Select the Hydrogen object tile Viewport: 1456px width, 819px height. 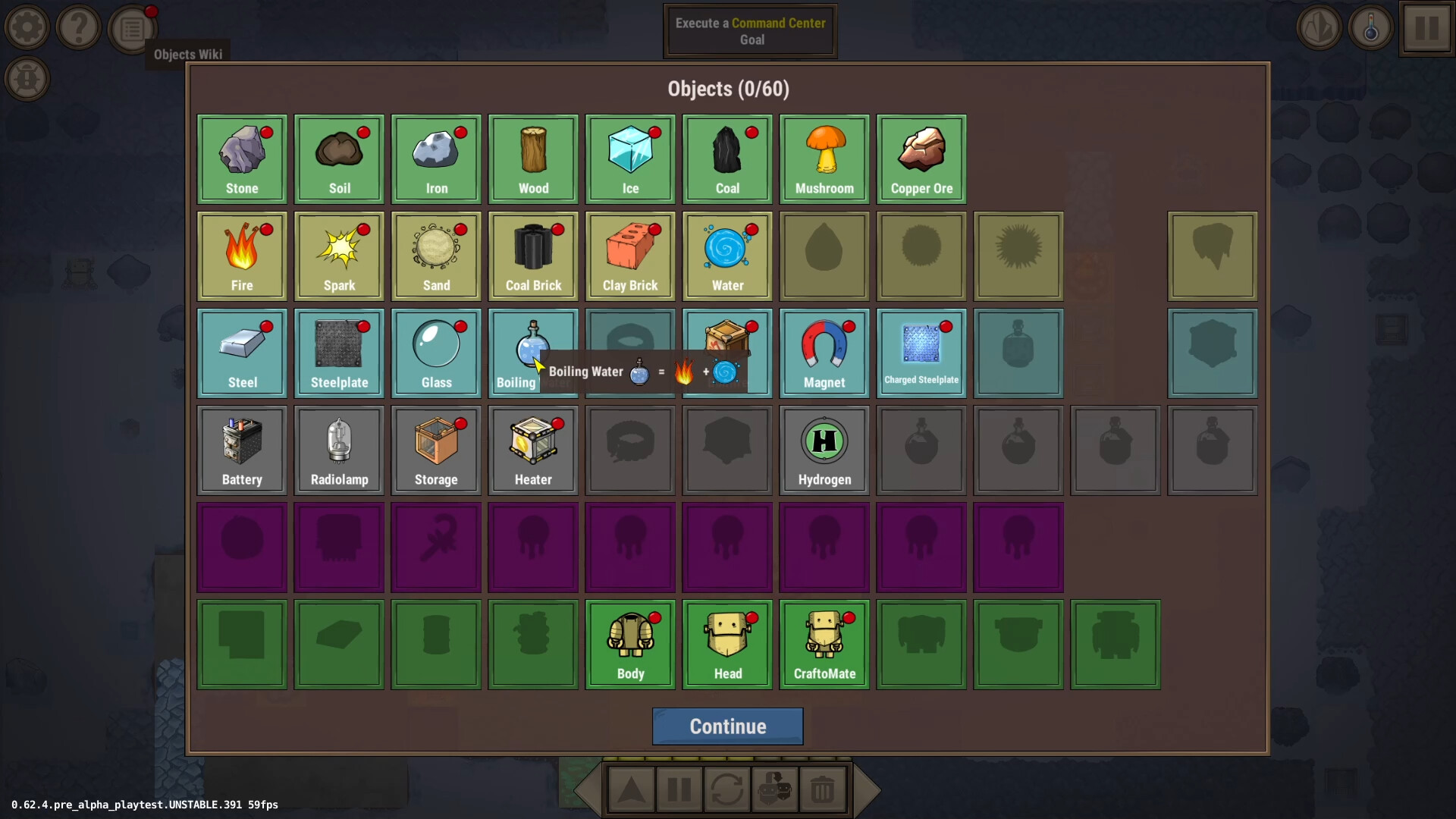click(x=824, y=450)
